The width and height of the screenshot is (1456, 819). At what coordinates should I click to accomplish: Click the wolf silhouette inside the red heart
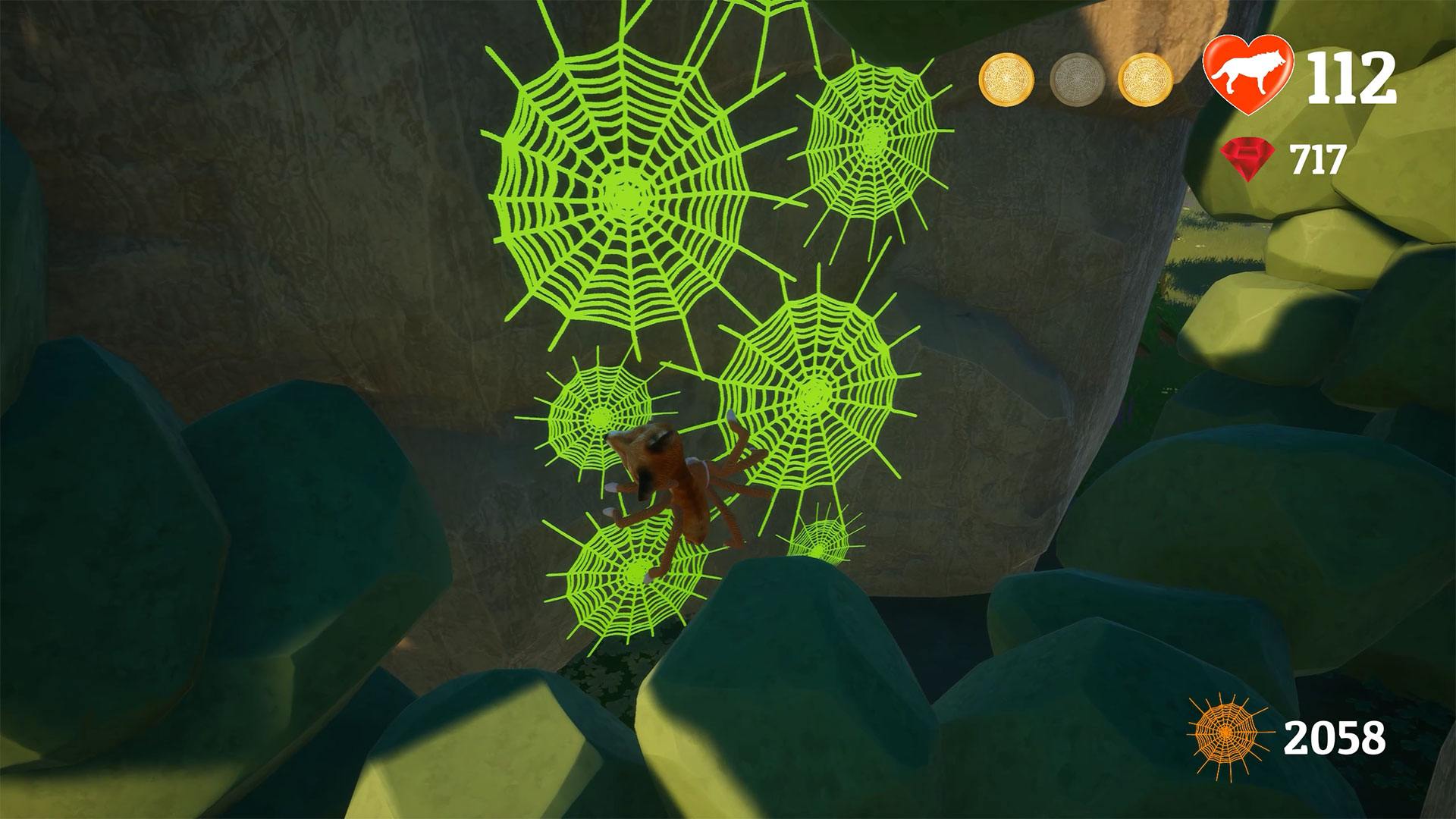coord(1248,74)
